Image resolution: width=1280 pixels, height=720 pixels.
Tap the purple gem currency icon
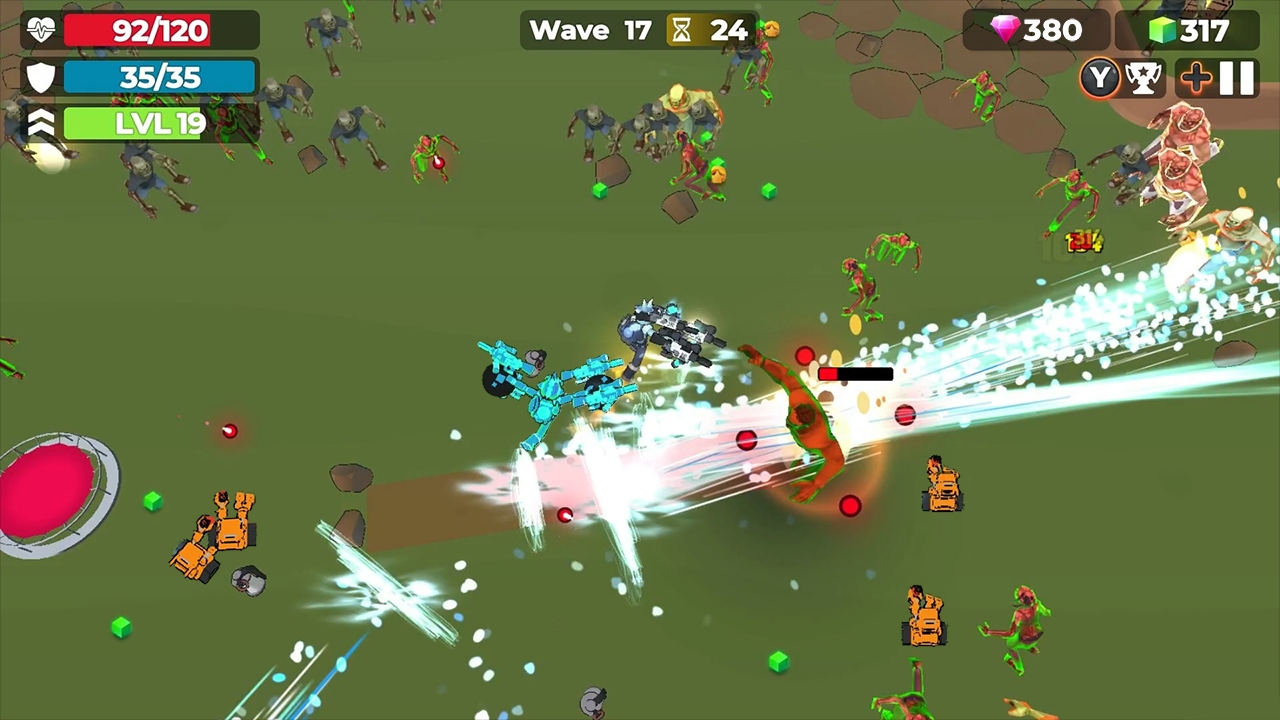coord(1006,30)
